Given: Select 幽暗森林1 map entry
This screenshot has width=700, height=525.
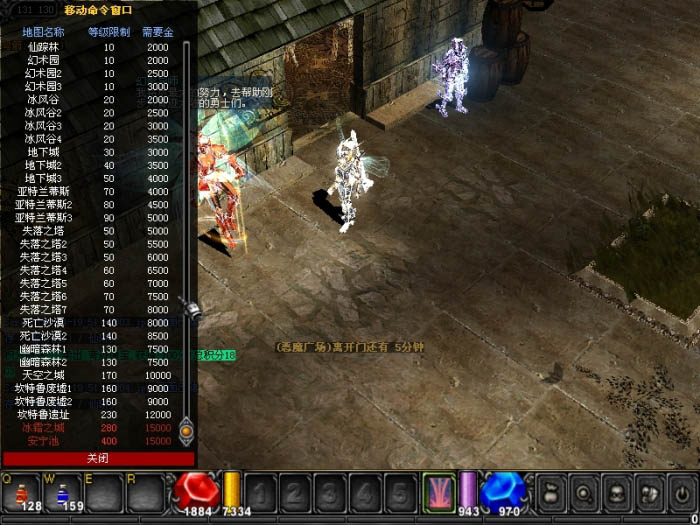Looking at the screenshot, I should pos(44,349).
